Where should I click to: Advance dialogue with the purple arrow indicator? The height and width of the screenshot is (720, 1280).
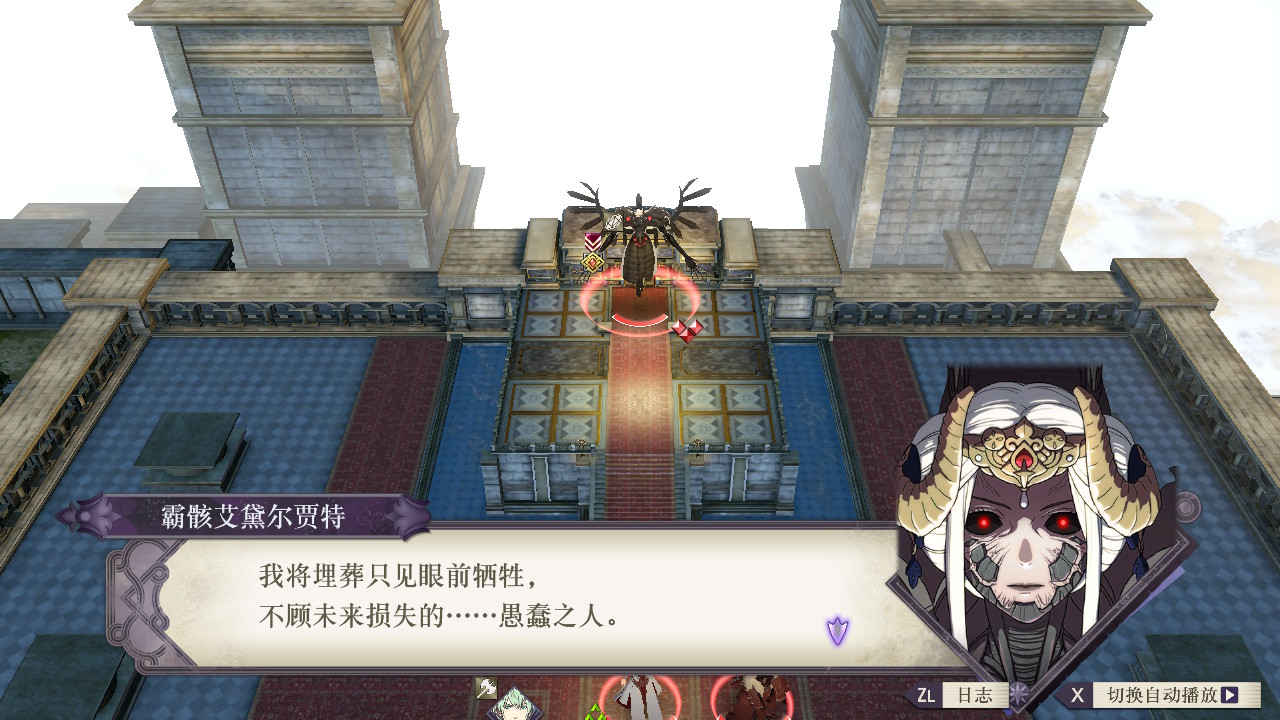pos(837,630)
